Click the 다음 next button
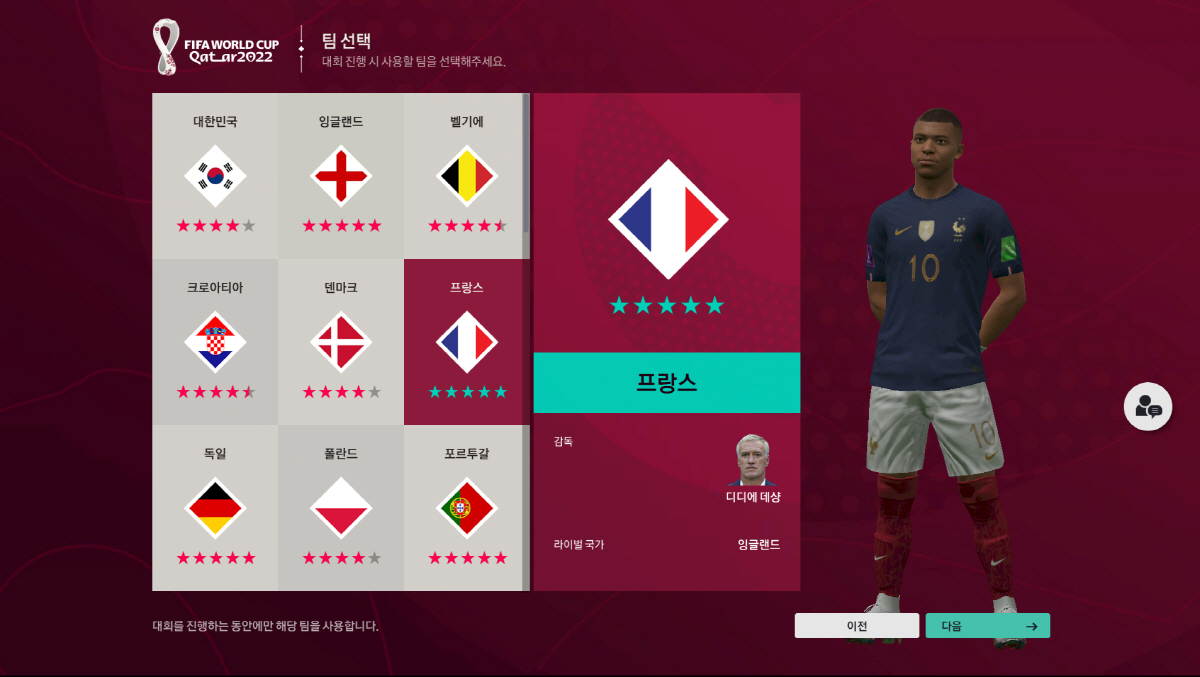This screenshot has height=677, width=1200. [x=987, y=626]
